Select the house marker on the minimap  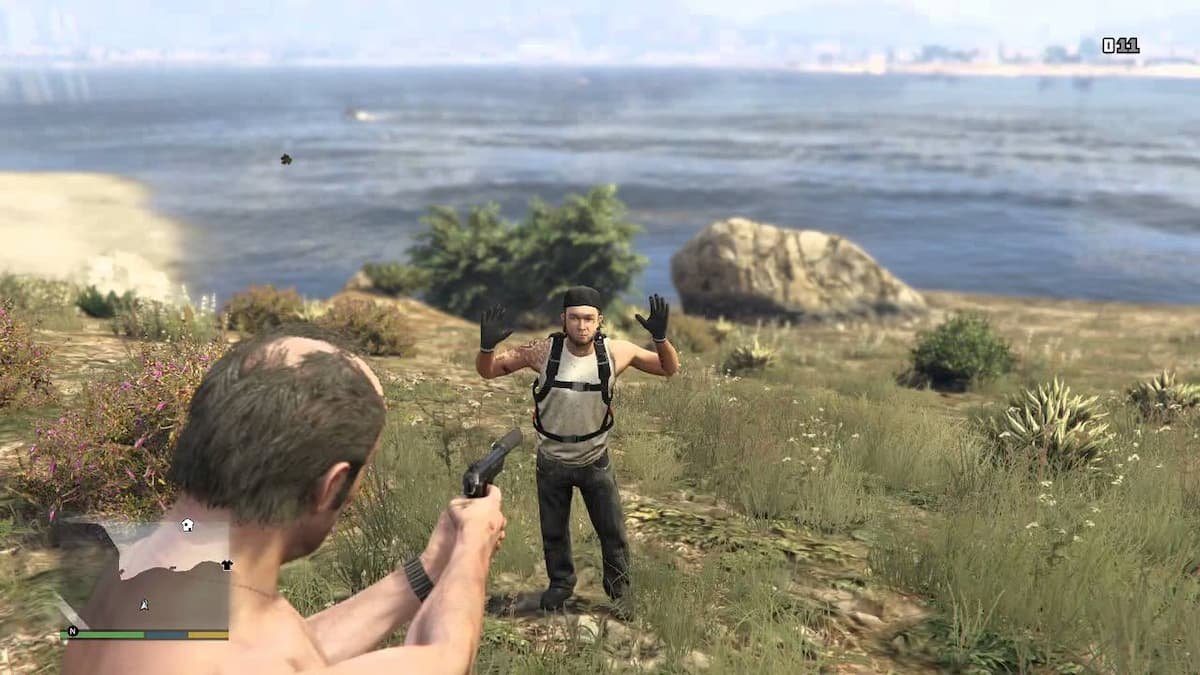[187, 524]
